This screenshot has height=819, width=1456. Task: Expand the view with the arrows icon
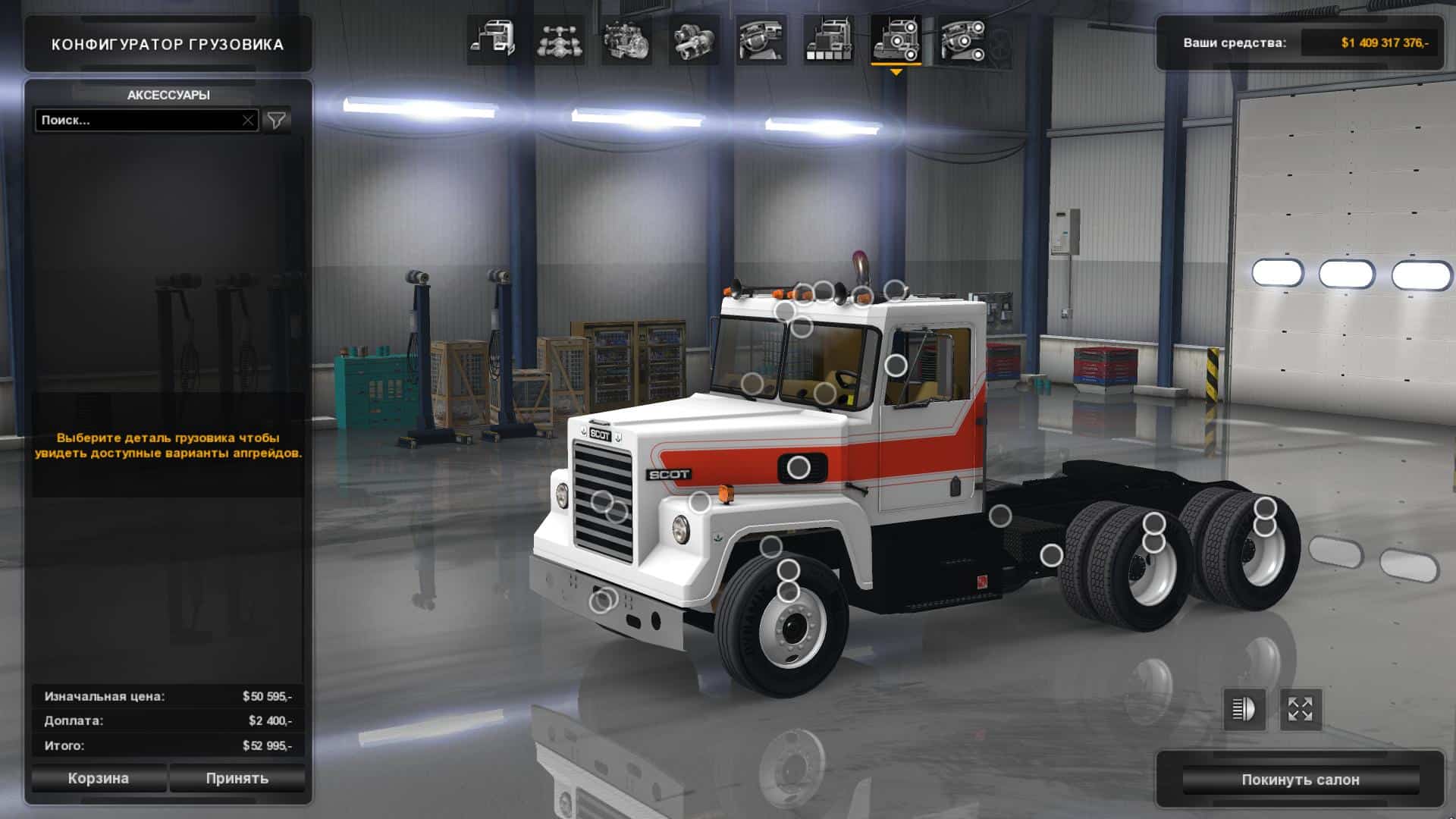click(x=1300, y=710)
